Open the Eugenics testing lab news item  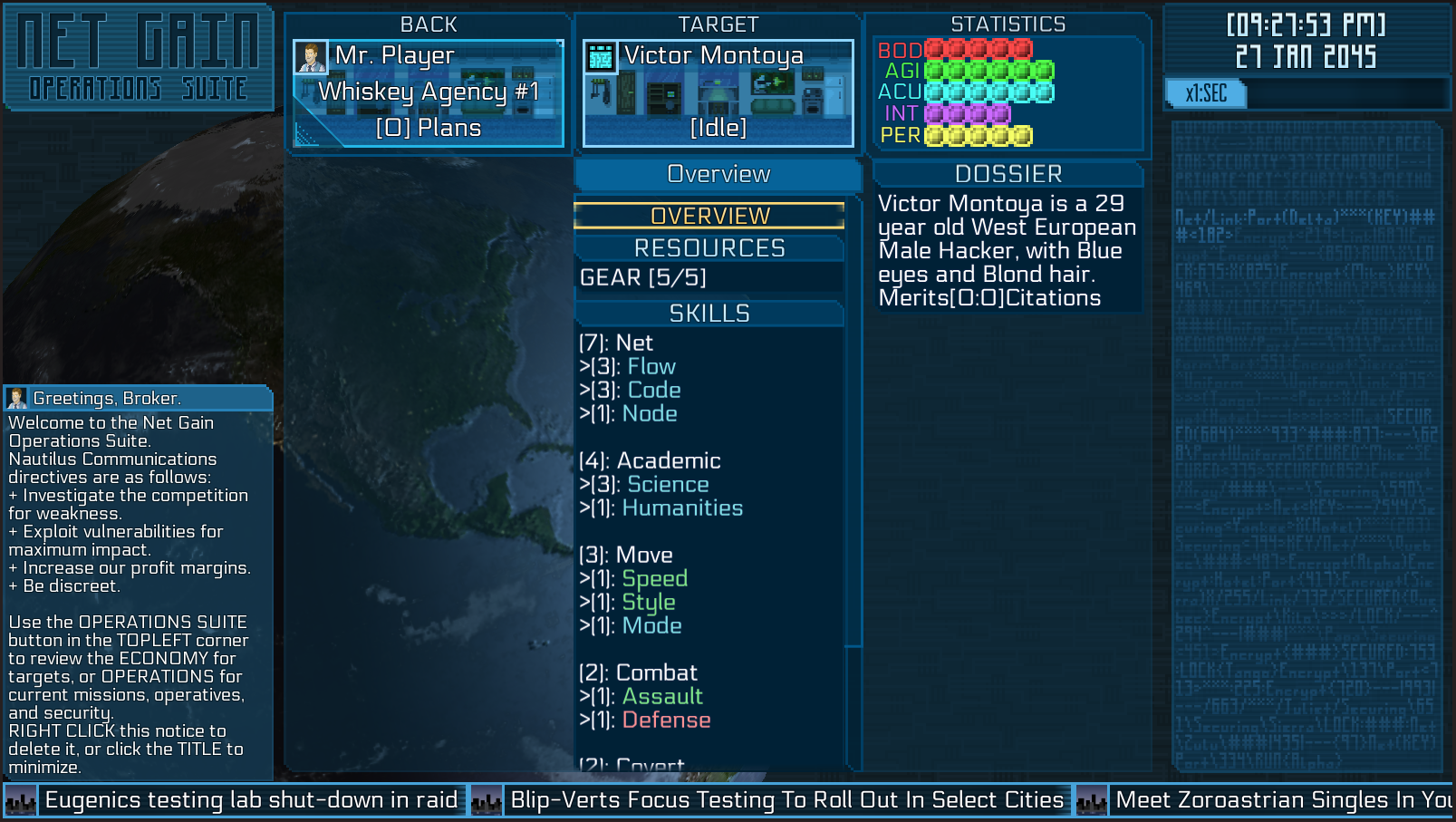pyautogui.click(x=251, y=800)
